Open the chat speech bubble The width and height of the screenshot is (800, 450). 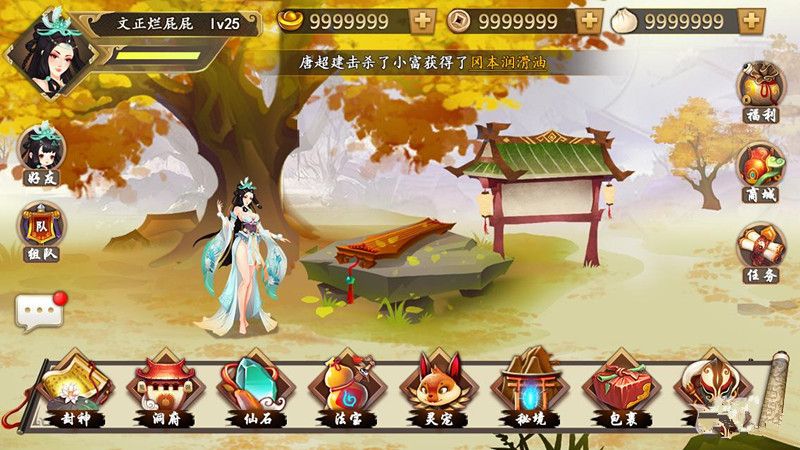40,312
